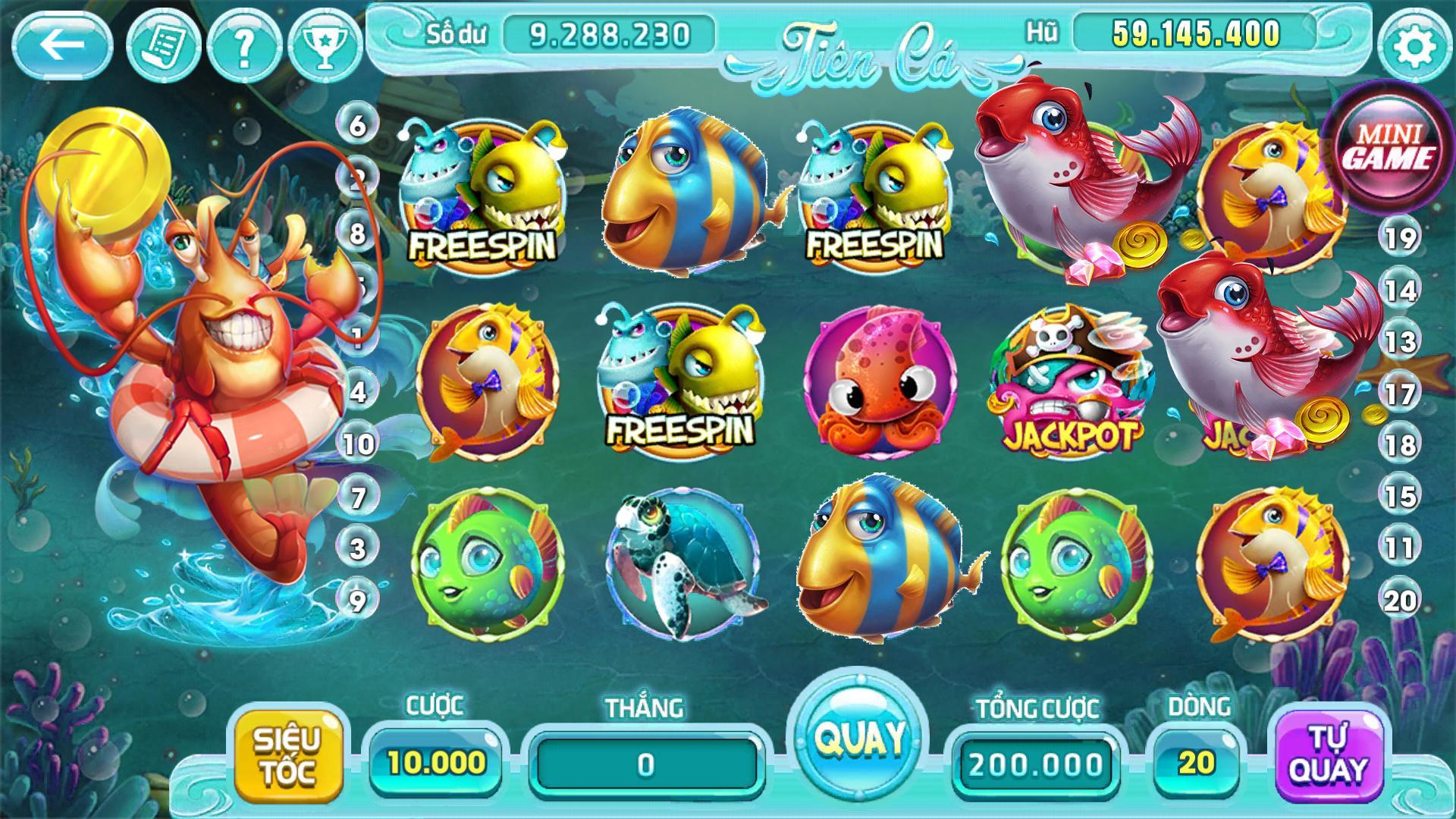
Task: Adjust the Dòng line count 20
Action: click(1196, 762)
